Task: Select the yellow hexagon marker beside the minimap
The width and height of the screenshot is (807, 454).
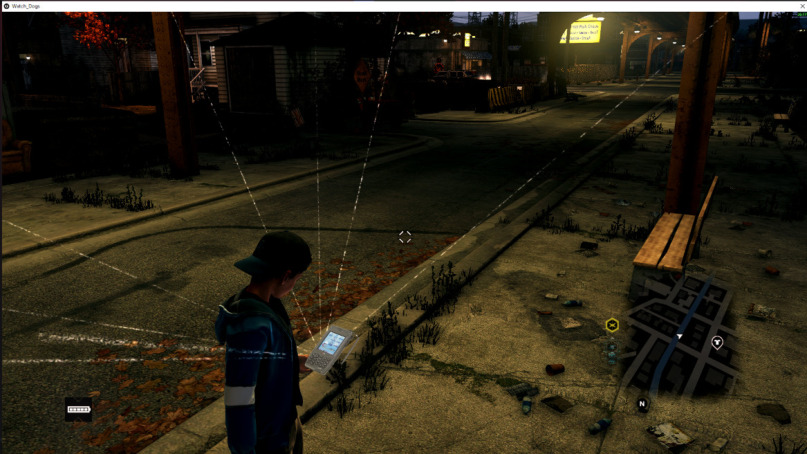Action: pyautogui.click(x=612, y=324)
